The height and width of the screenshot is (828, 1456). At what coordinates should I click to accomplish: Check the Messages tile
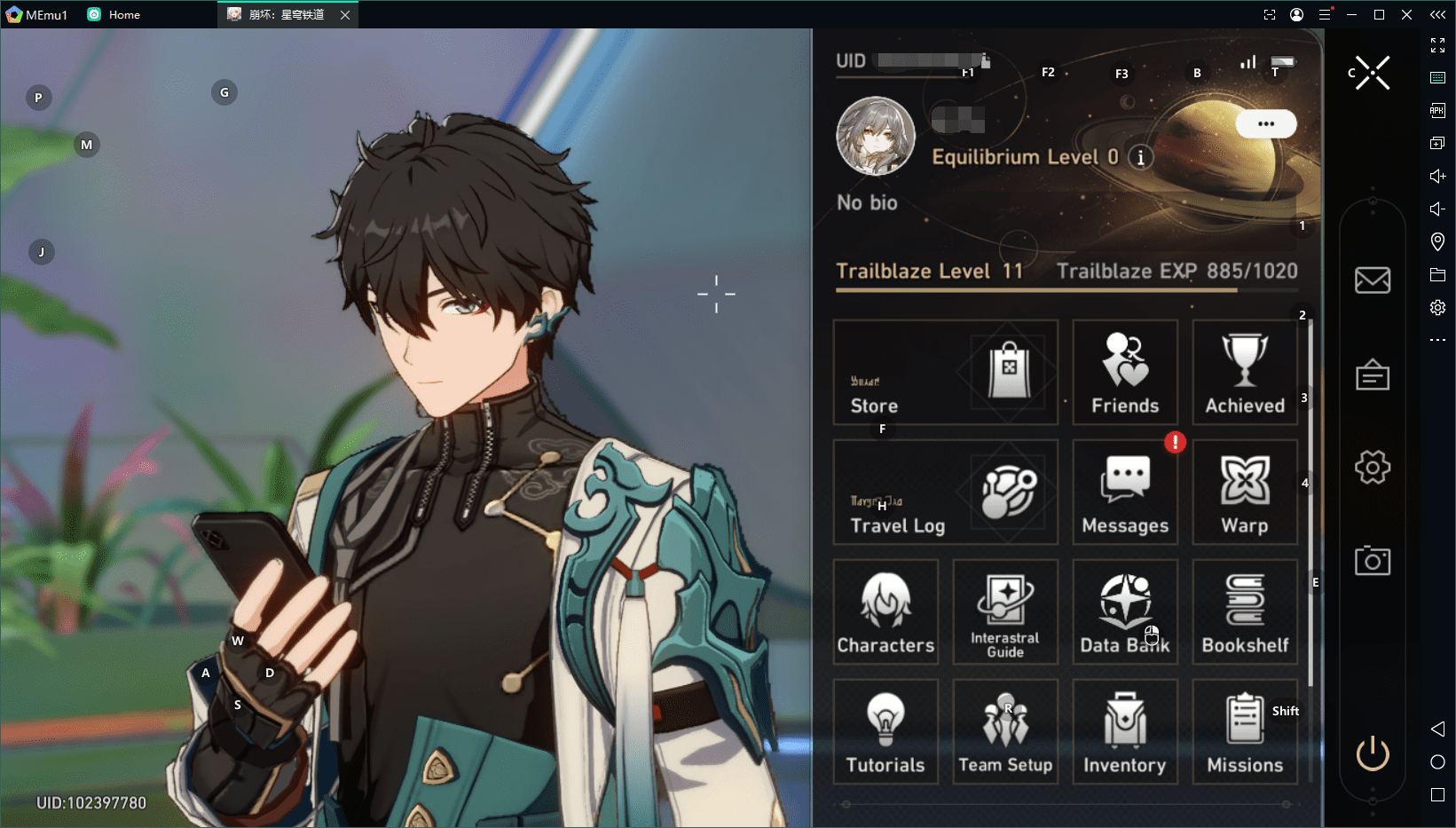click(x=1125, y=492)
